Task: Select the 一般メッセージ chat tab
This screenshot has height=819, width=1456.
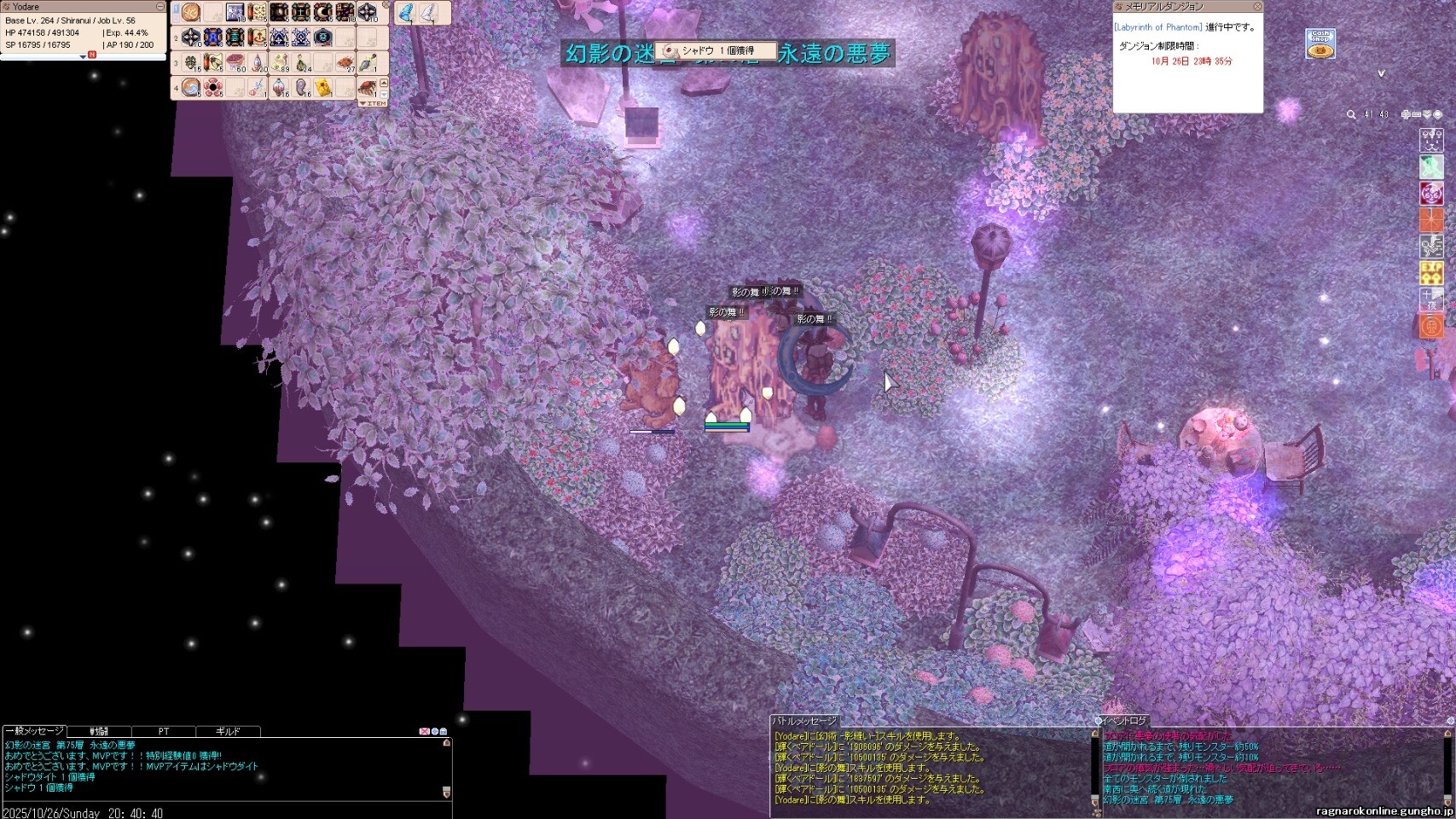Action: pyautogui.click(x=34, y=731)
